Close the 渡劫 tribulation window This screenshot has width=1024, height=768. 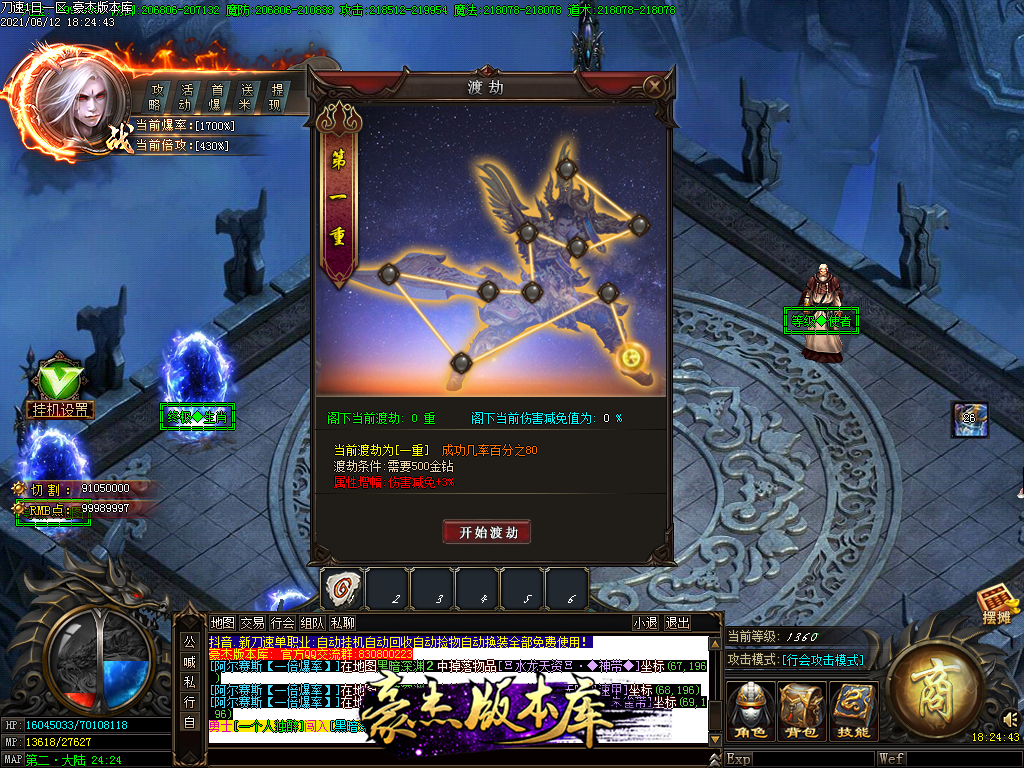pos(655,87)
